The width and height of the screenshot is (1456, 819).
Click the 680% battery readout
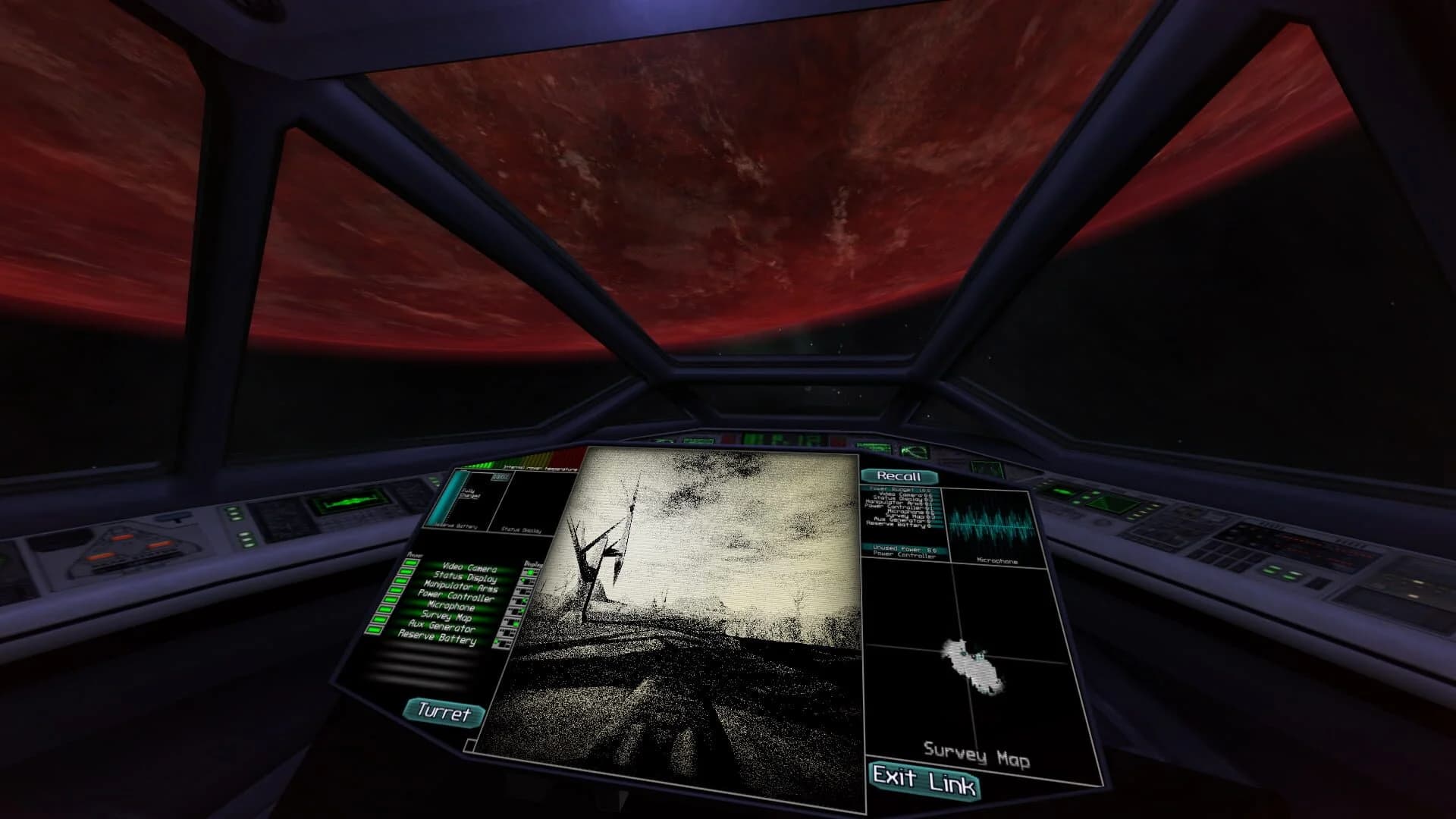coord(500,478)
